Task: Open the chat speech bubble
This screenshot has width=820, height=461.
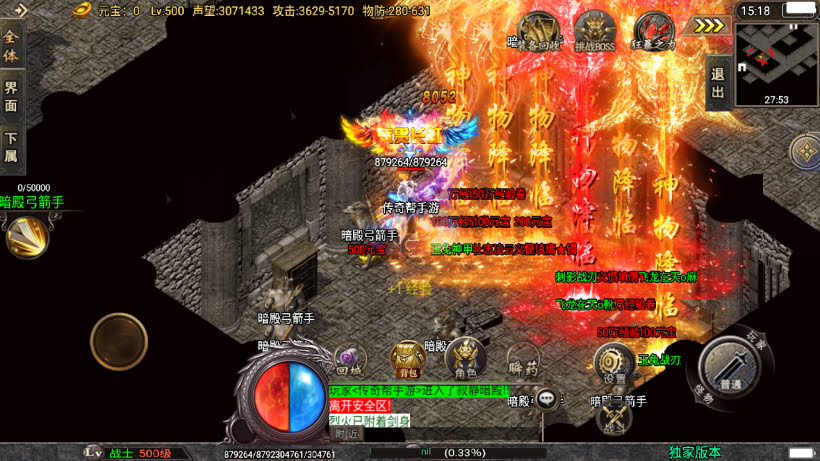Action: (x=547, y=399)
